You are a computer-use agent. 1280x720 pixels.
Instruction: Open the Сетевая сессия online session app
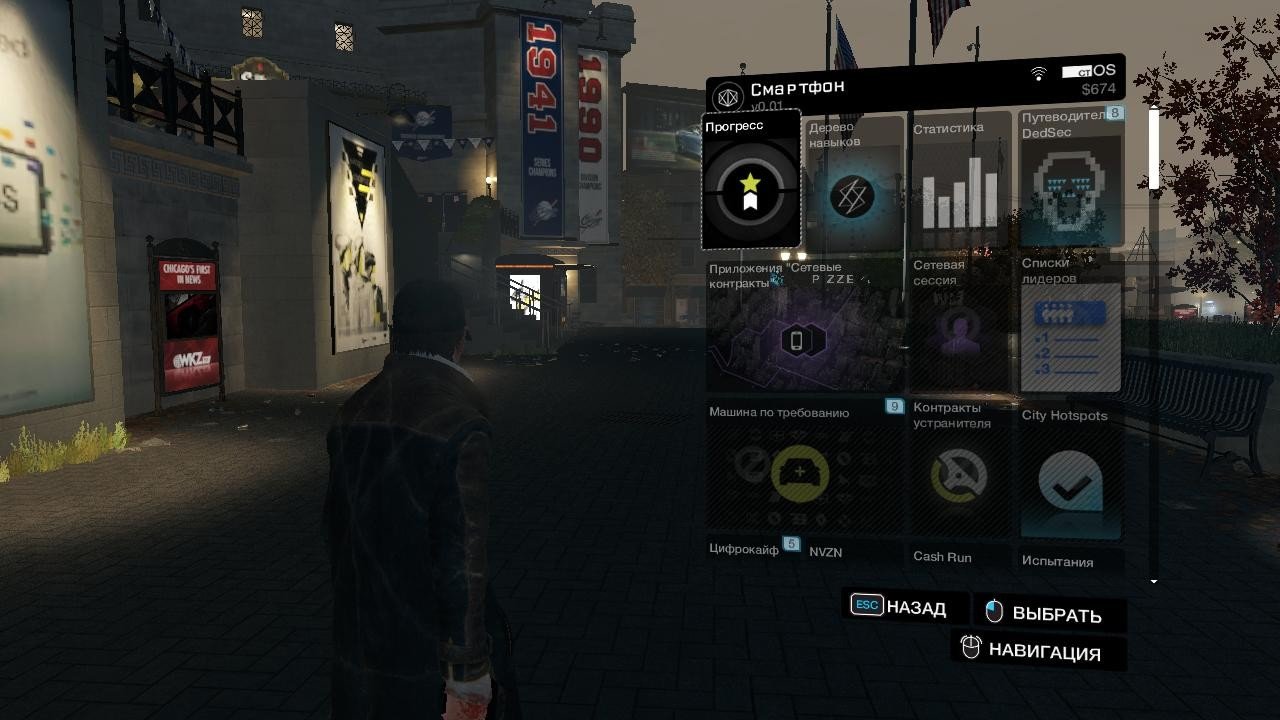961,330
